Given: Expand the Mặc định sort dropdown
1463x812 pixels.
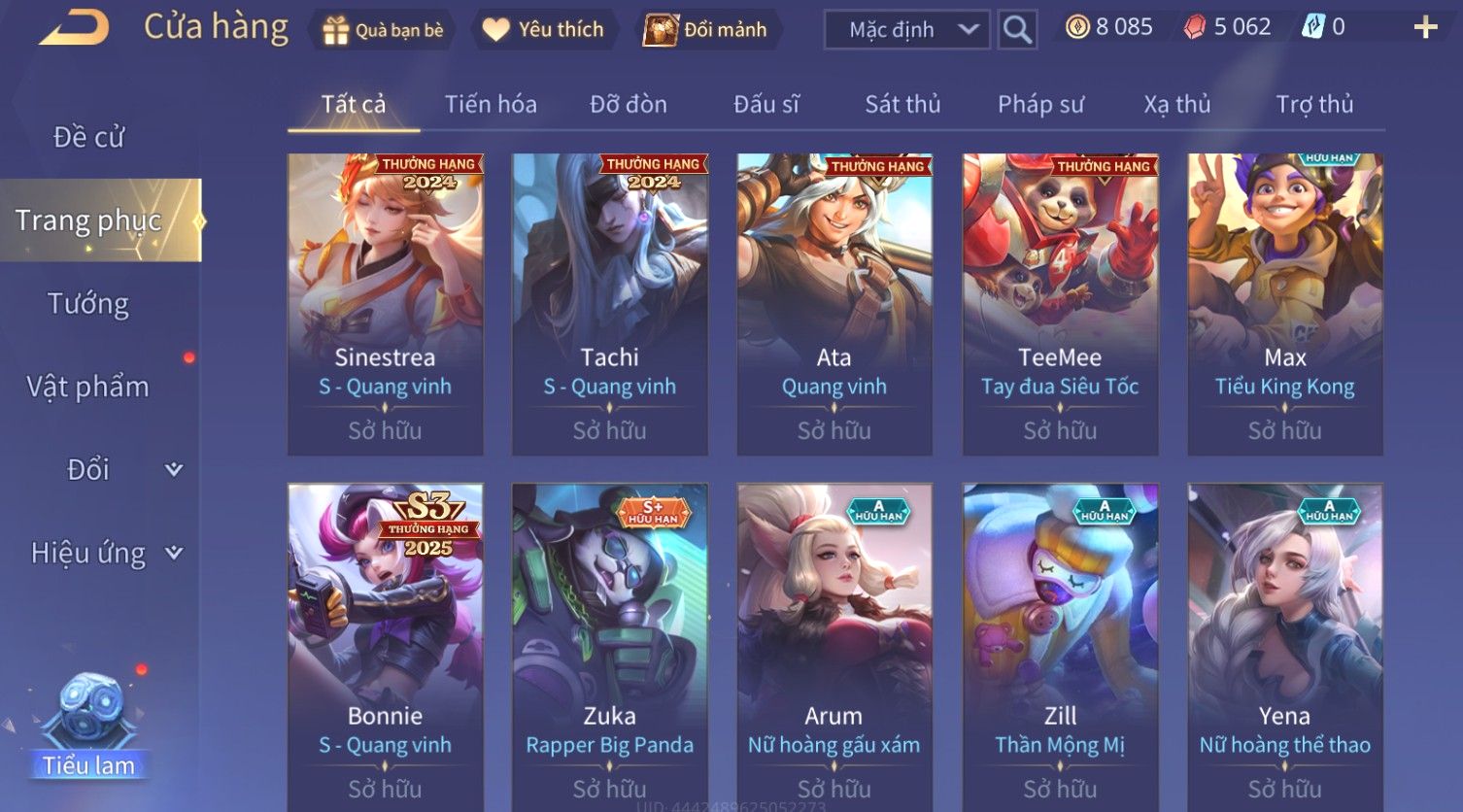Looking at the screenshot, I should [906, 30].
